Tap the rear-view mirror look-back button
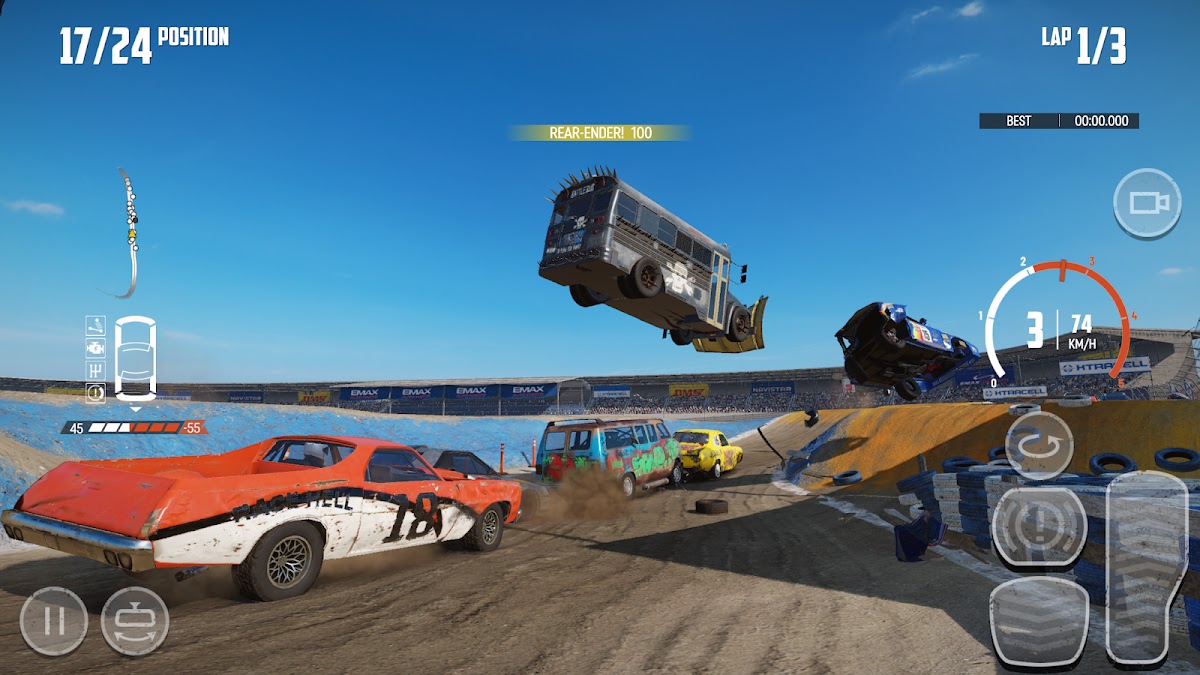 (x=135, y=621)
